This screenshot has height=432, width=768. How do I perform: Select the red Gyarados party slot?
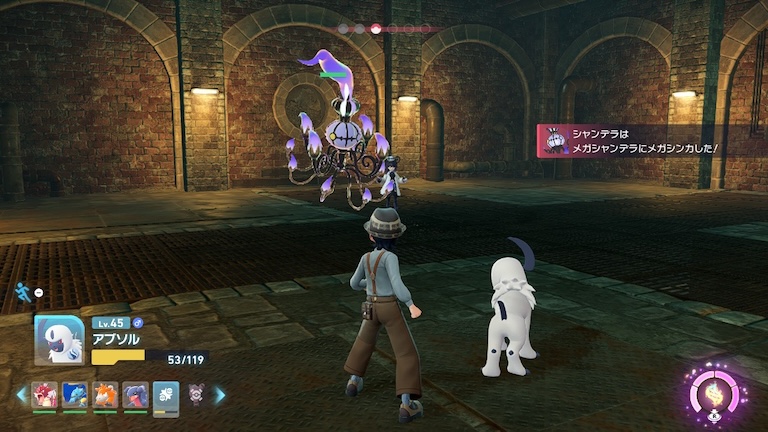[44, 394]
